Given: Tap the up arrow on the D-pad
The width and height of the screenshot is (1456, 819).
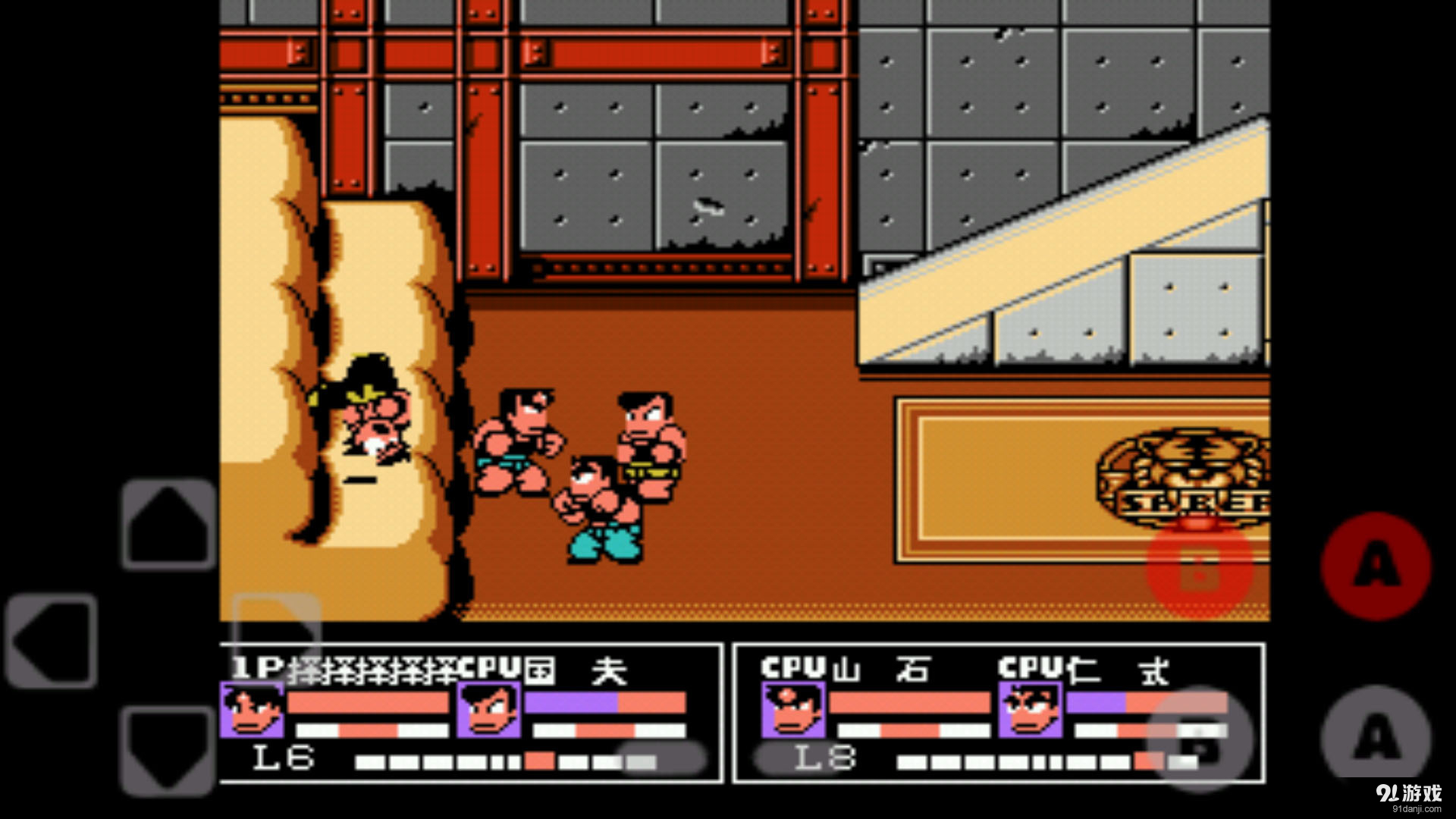Looking at the screenshot, I should 168,523.
